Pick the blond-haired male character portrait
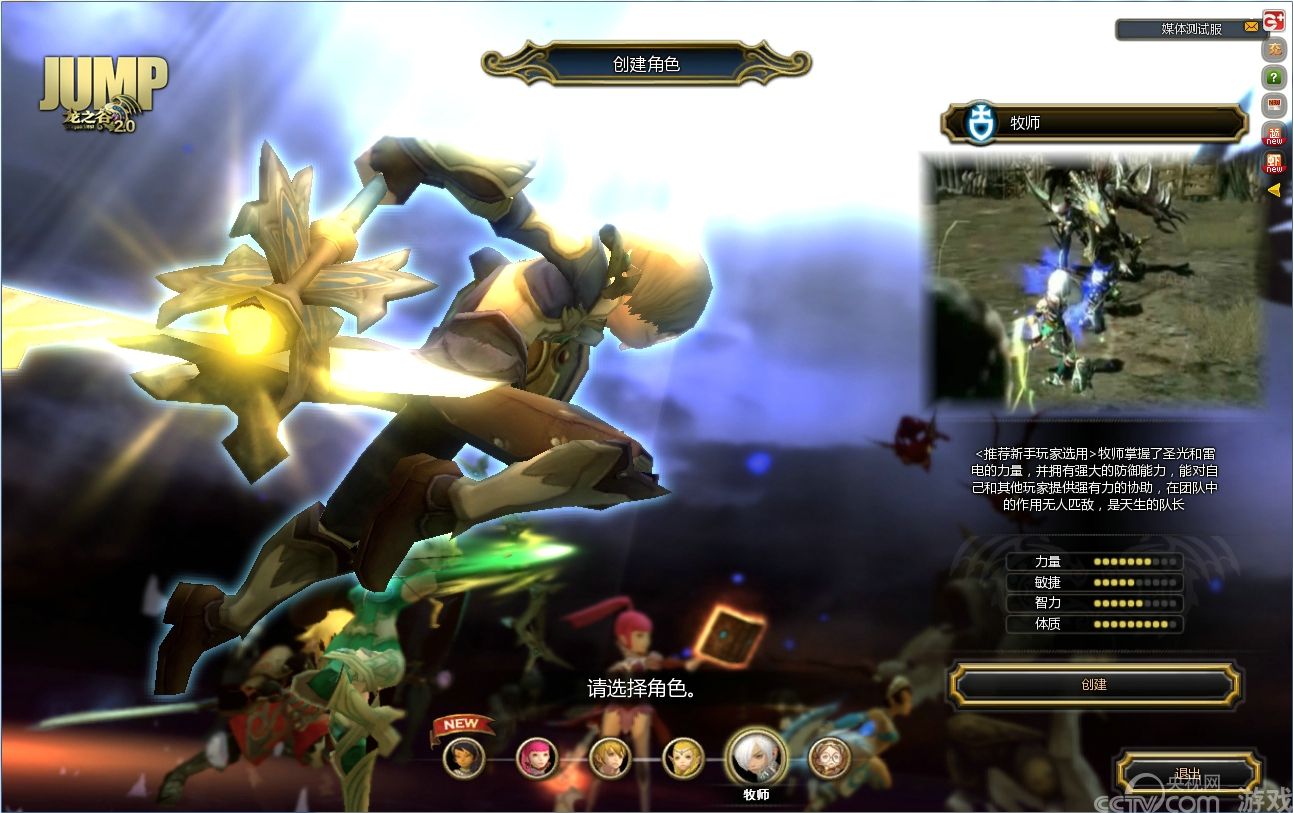 tap(610, 758)
